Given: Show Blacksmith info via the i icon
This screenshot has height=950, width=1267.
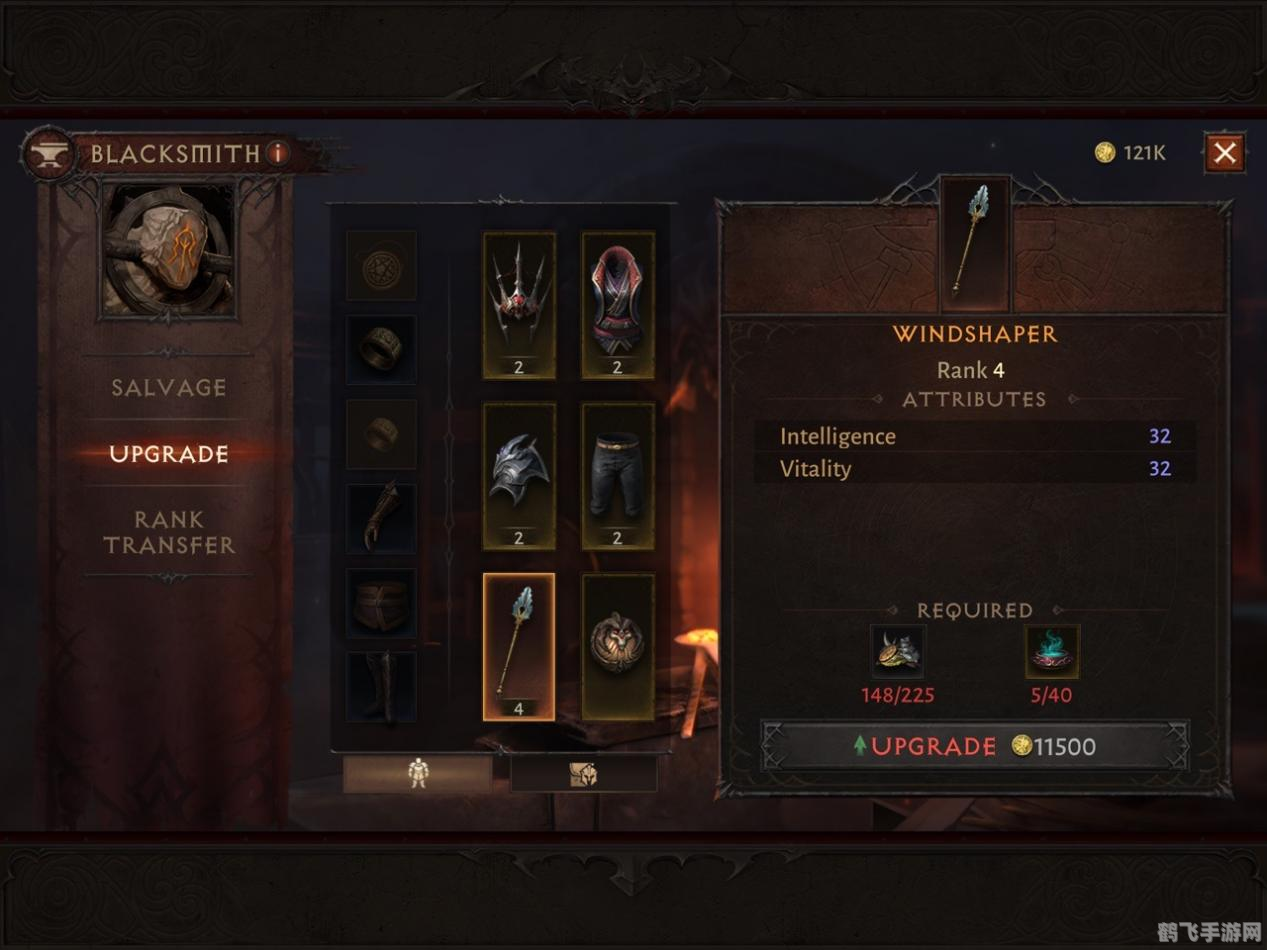Looking at the screenshot, I should click(278, 153).
